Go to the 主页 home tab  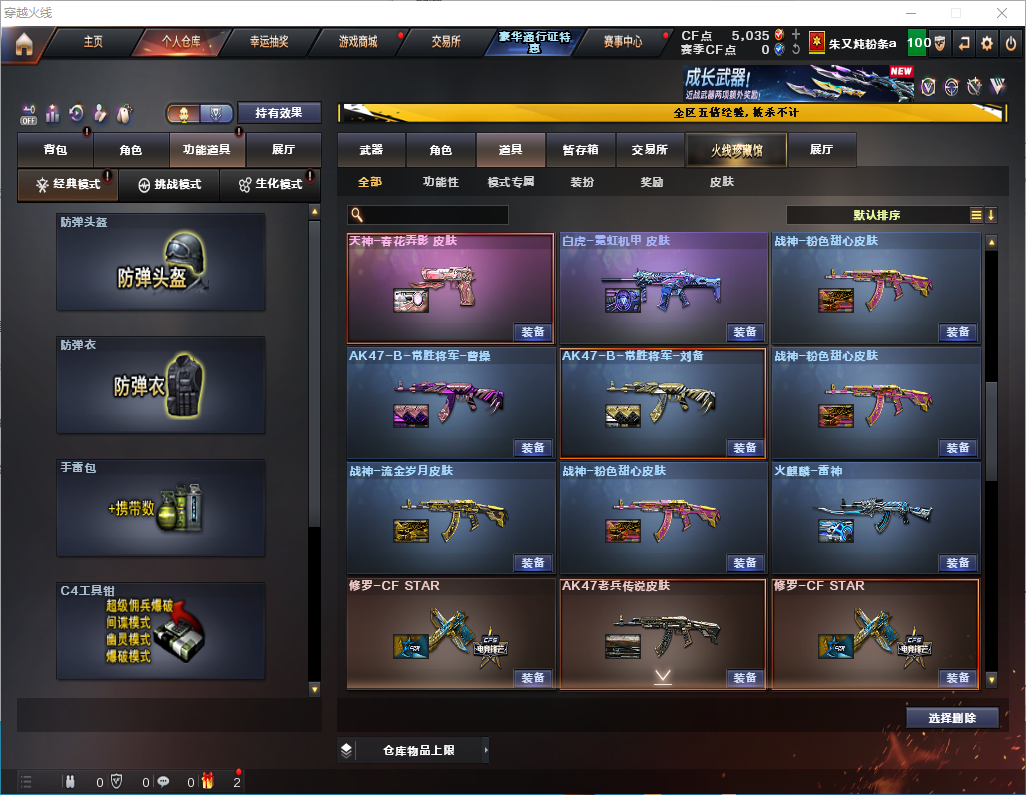[93, 42]
